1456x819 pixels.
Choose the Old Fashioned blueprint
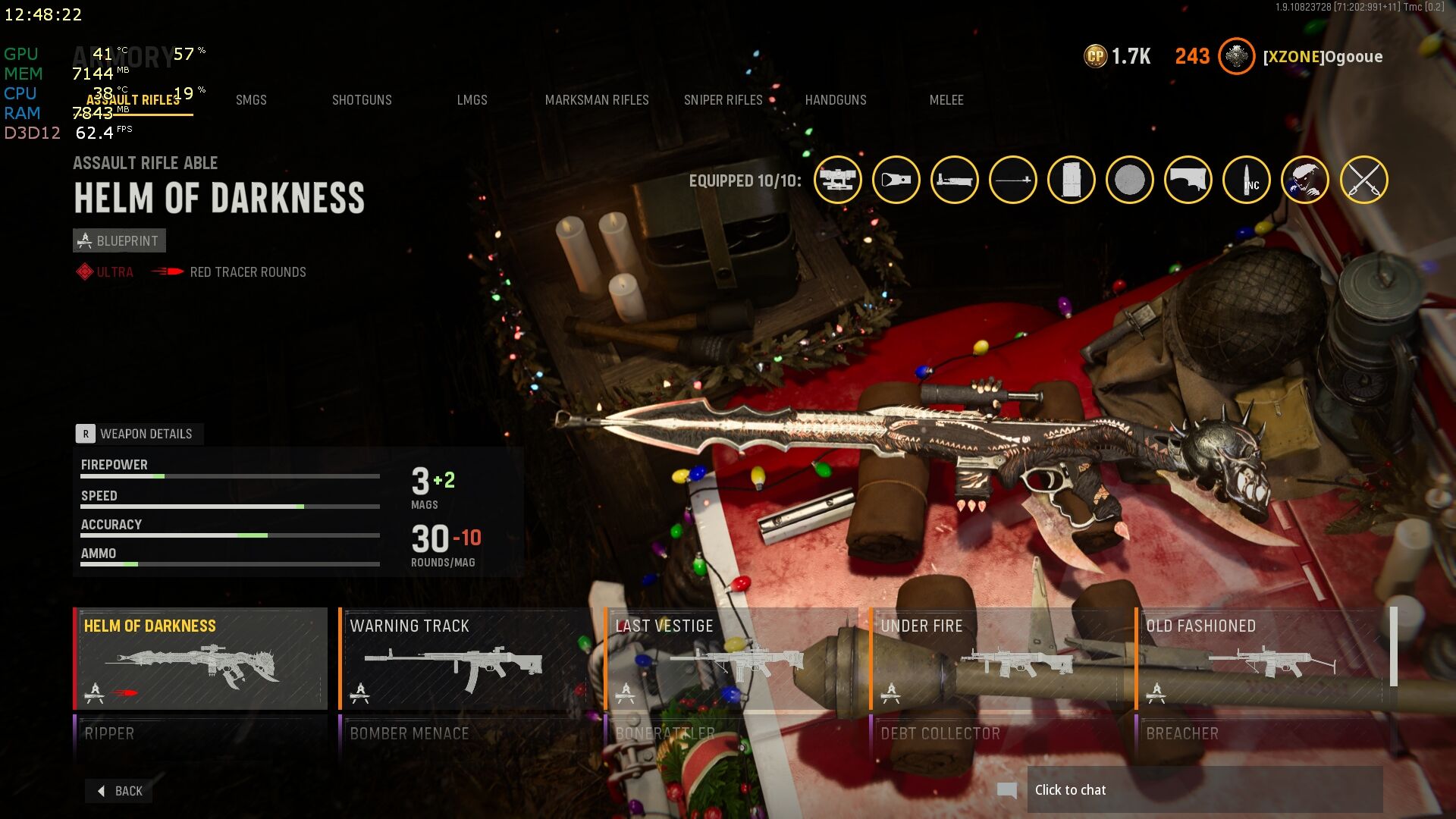(x=1262, y=658)
